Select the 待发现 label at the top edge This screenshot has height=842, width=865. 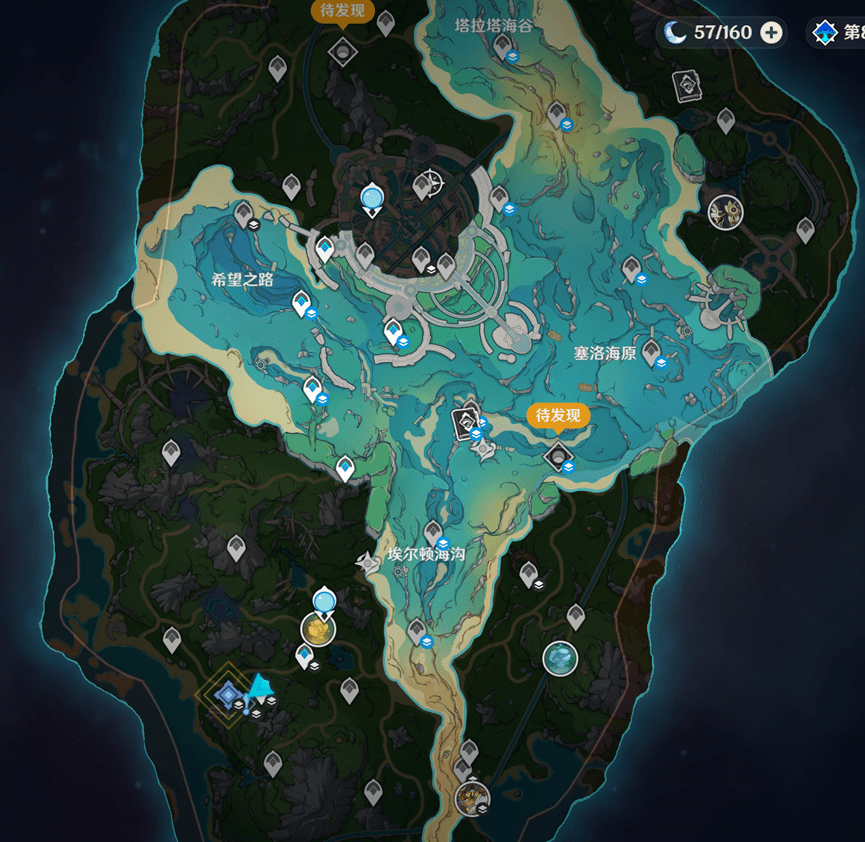tap(342, 12)
